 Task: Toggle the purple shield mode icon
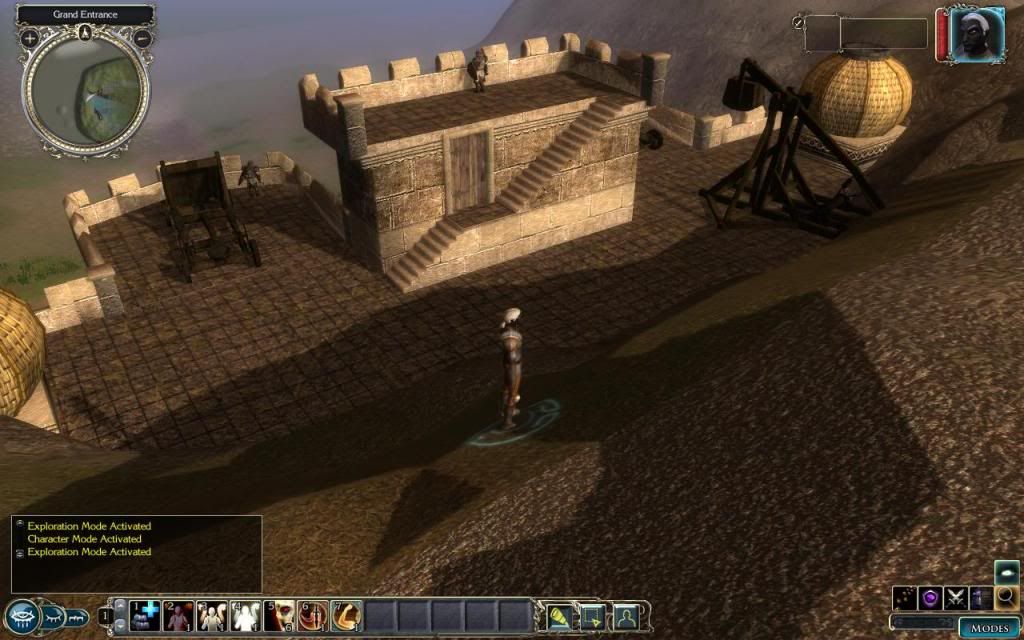932,599
